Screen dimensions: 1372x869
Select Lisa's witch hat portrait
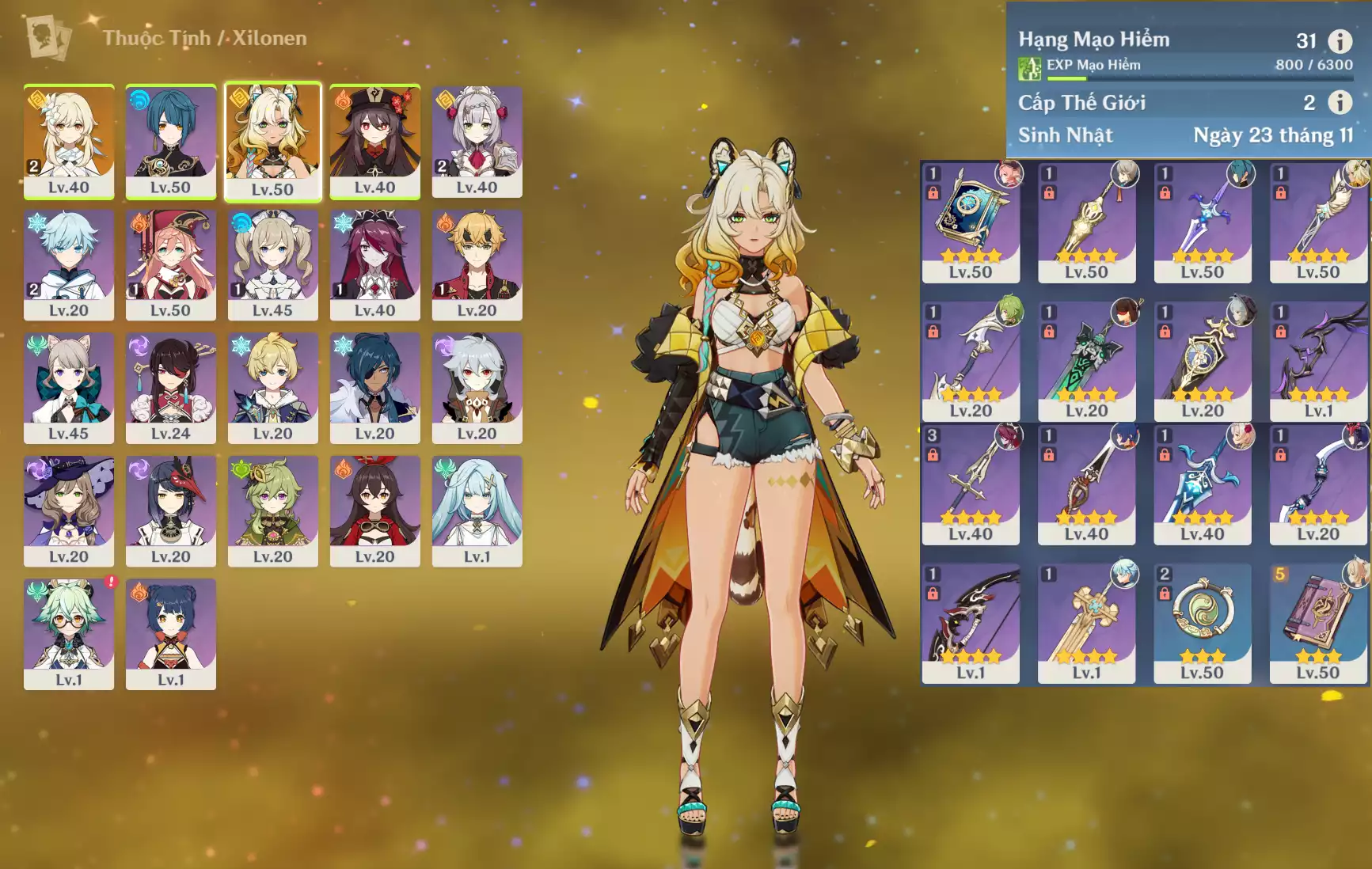click(69, 510)
